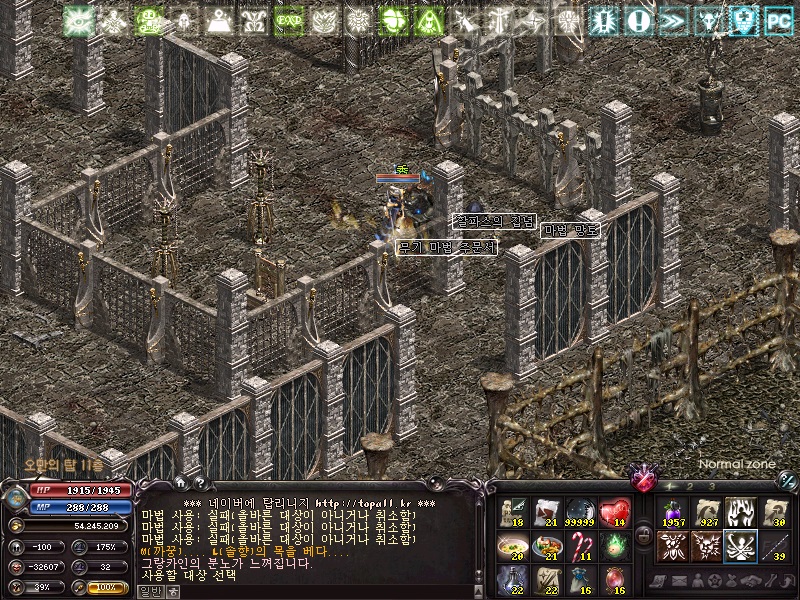Select the soup bowl food slot
800x600 pixels.
pos(511,546)
